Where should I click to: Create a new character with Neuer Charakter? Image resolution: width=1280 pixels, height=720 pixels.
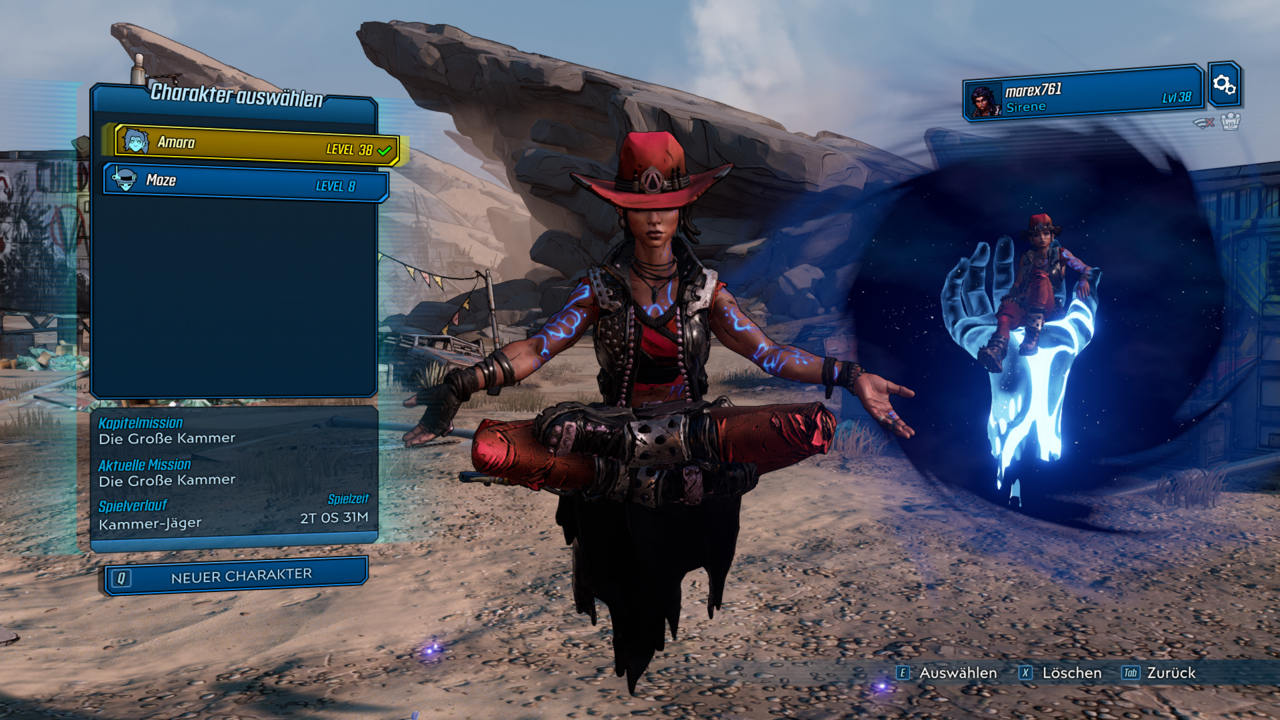point(236,576)
